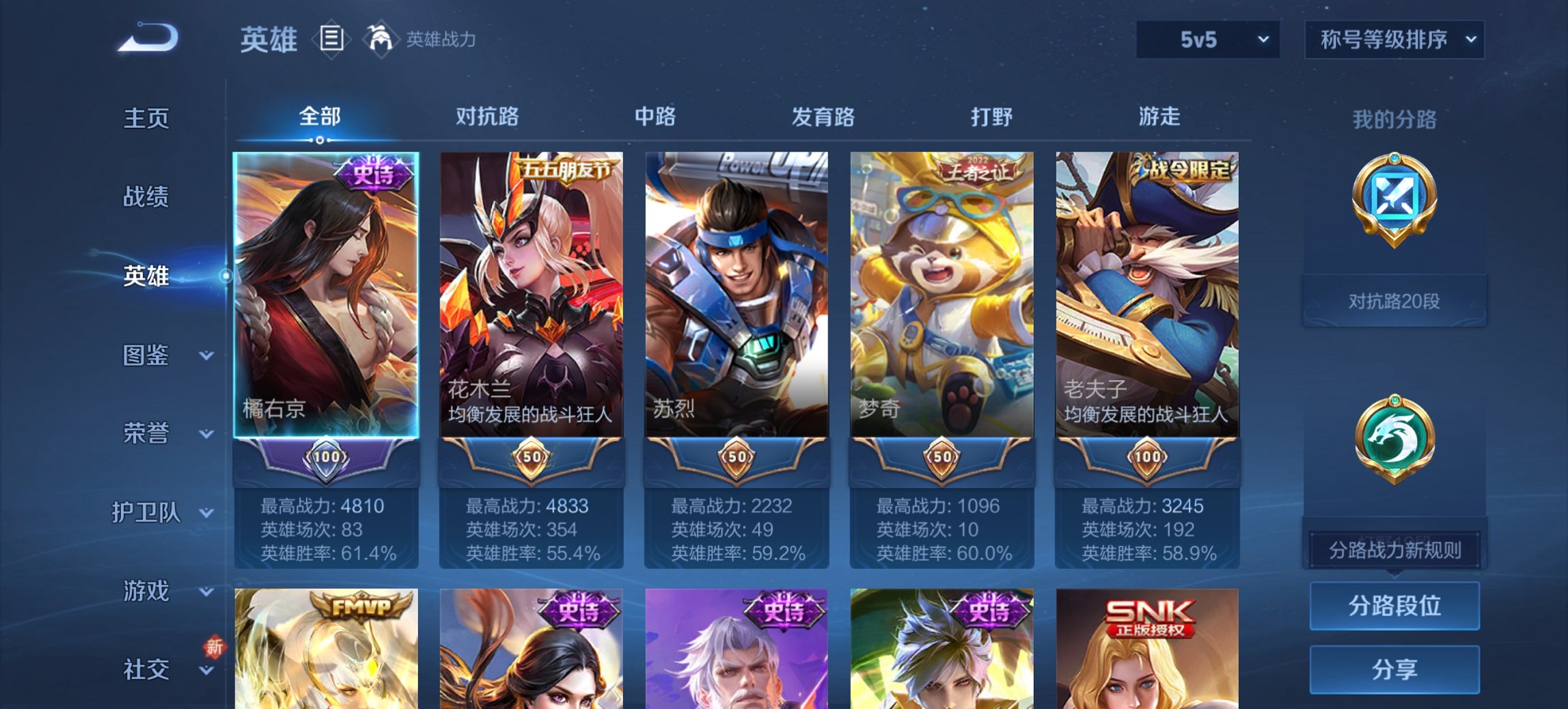Switch to the 打野 tab

point(991,117)
